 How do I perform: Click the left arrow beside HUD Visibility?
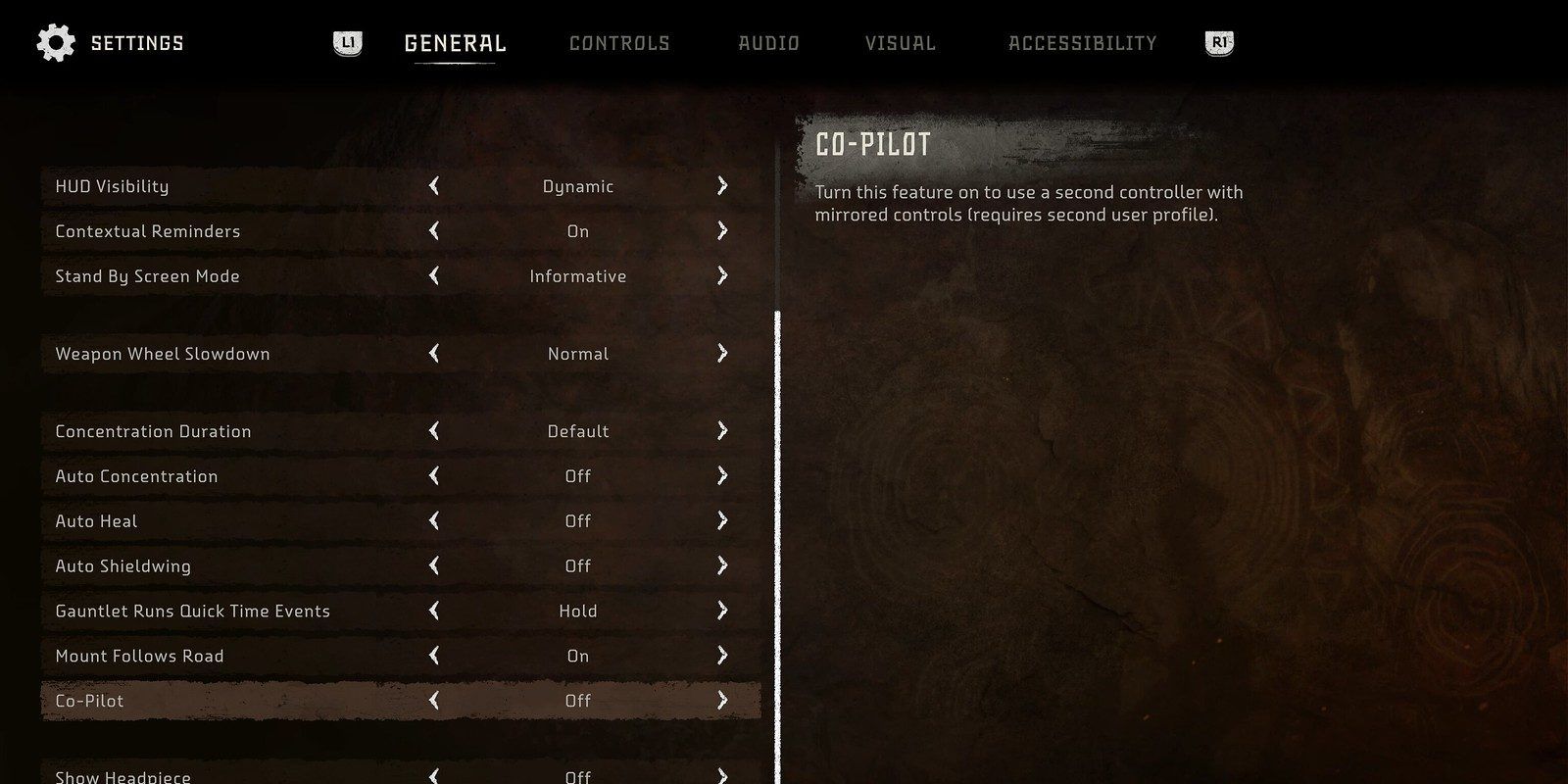(432, 185)
